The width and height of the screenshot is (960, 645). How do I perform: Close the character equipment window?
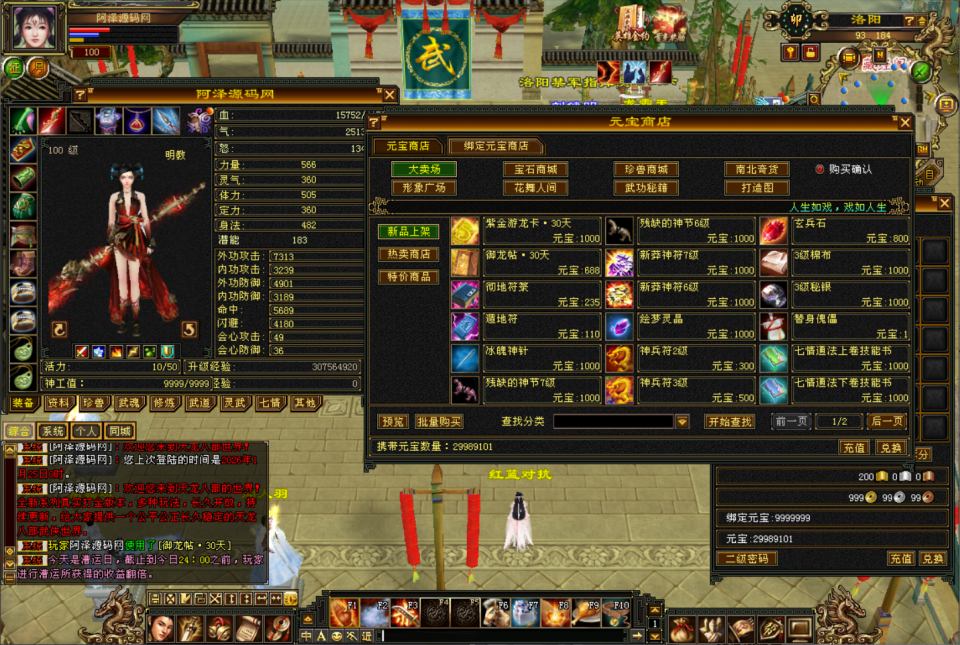pos(390,95)
